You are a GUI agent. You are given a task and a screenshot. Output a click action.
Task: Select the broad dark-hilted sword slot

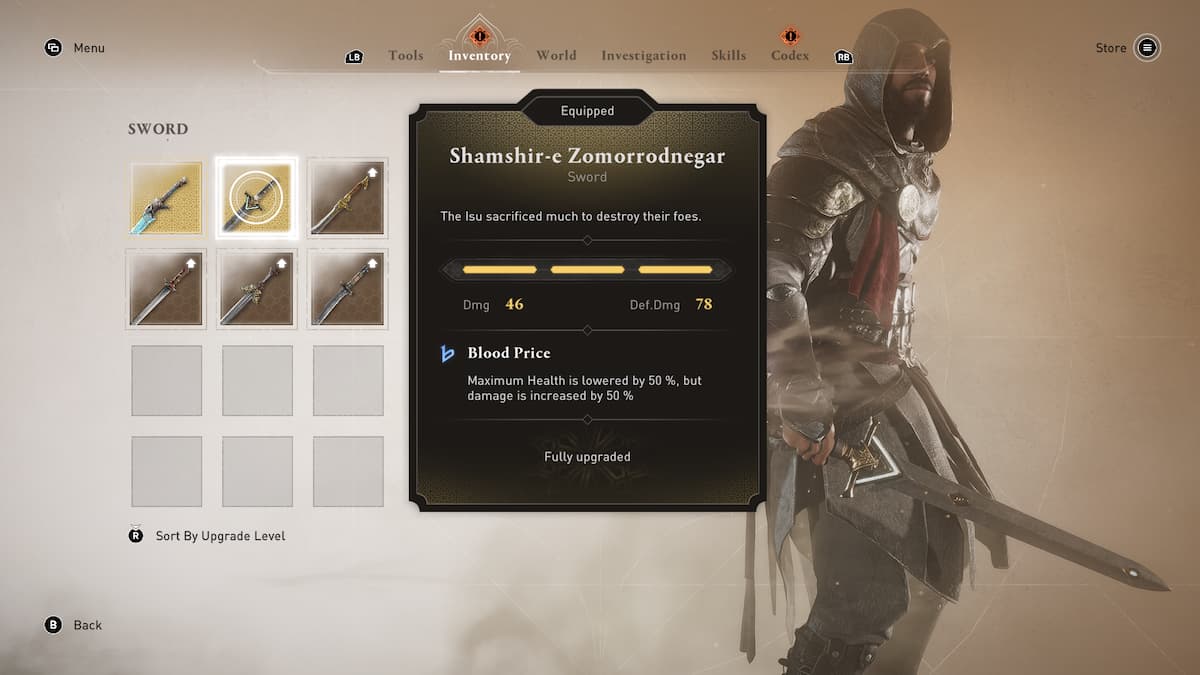pos(348,289)
